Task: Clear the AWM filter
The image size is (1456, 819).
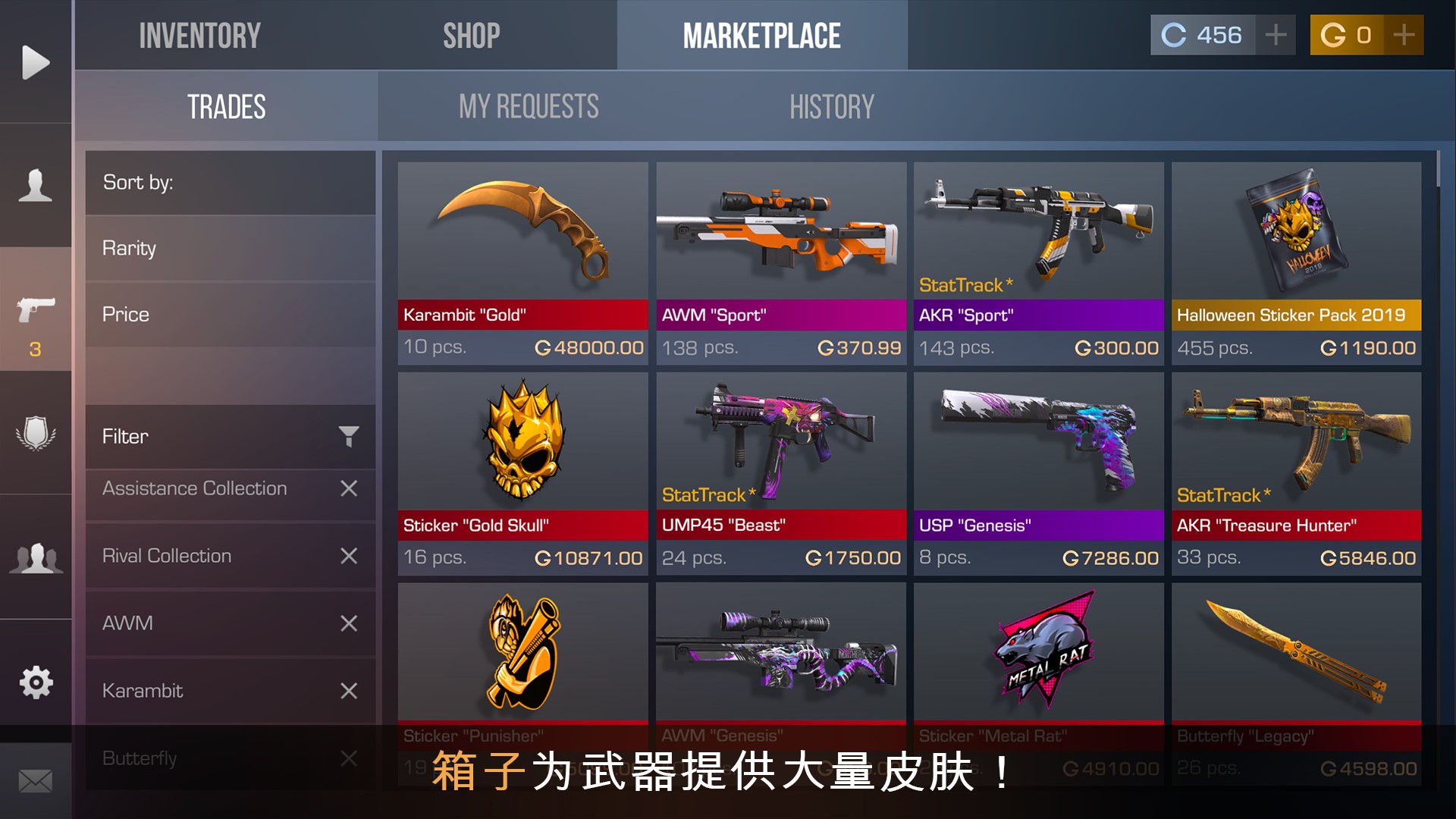Action: (348, 623)
